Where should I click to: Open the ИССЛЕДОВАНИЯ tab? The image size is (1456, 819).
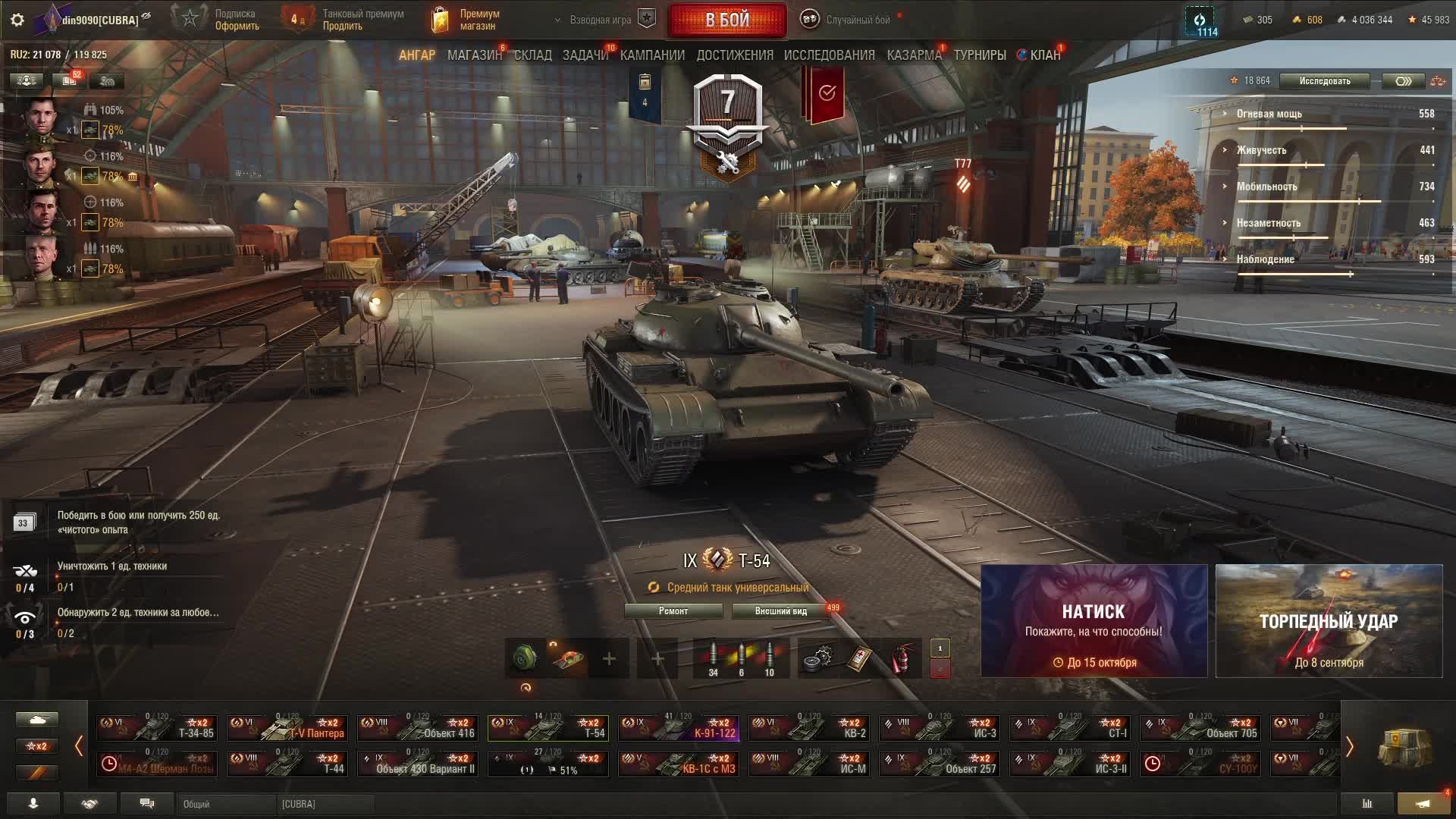point(829,55)
